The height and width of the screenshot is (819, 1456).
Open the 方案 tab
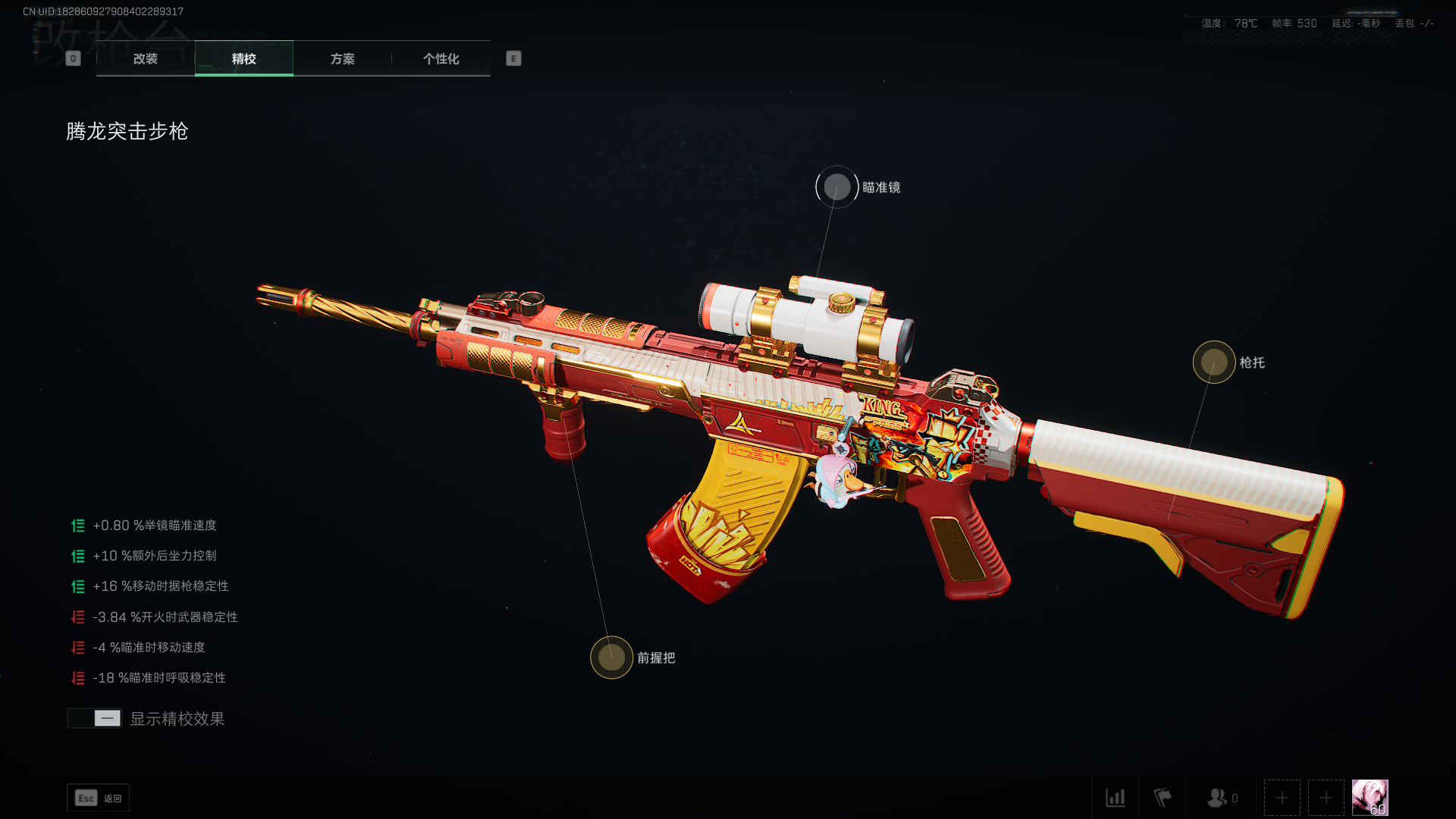click(x=342, y=58)
